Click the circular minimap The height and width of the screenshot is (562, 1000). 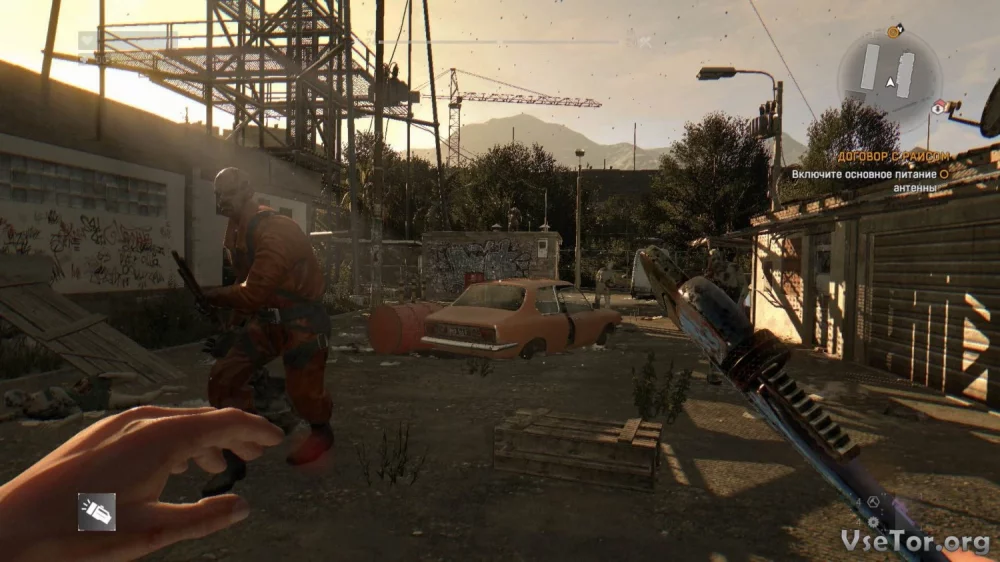click(888, 77)
